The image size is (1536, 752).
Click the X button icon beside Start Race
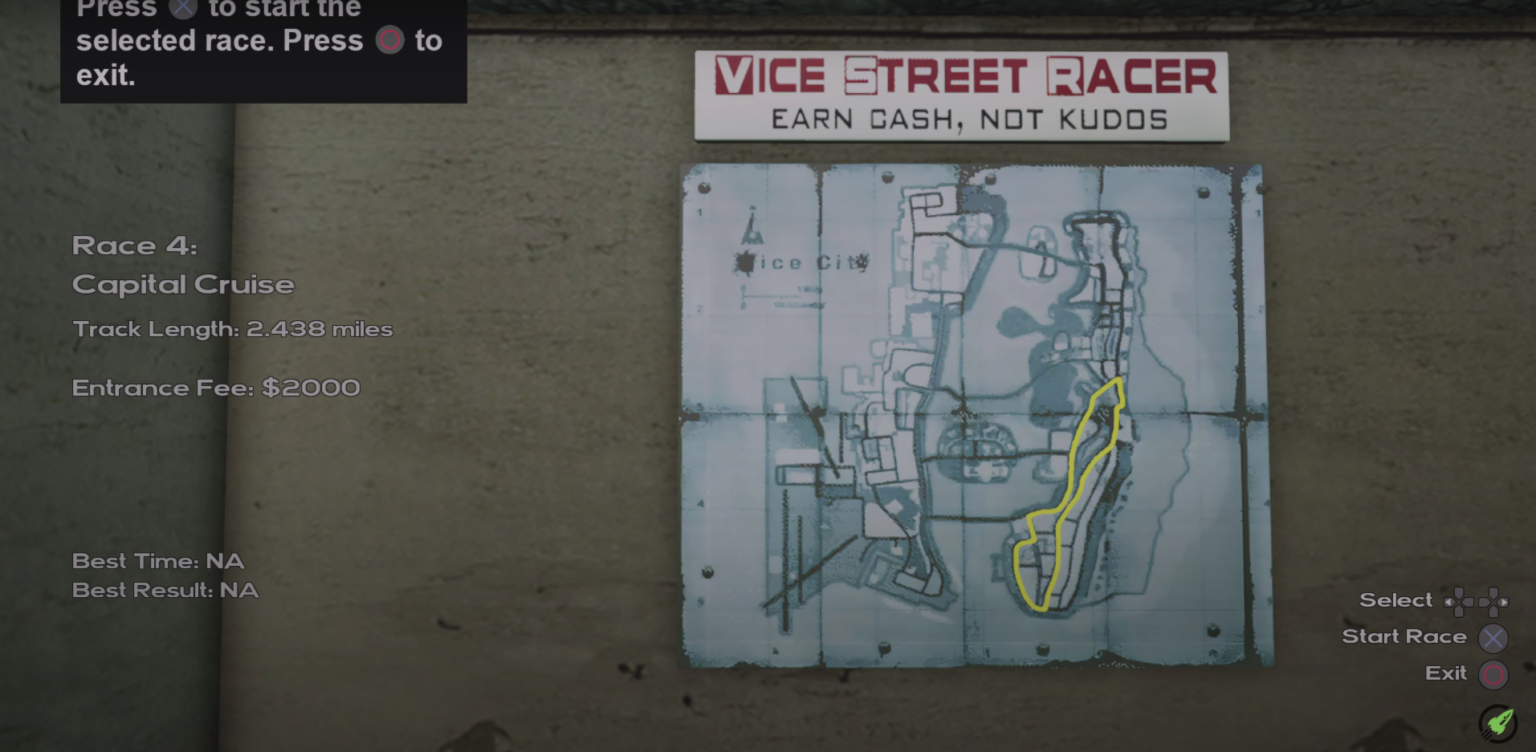click(1494, 637)
